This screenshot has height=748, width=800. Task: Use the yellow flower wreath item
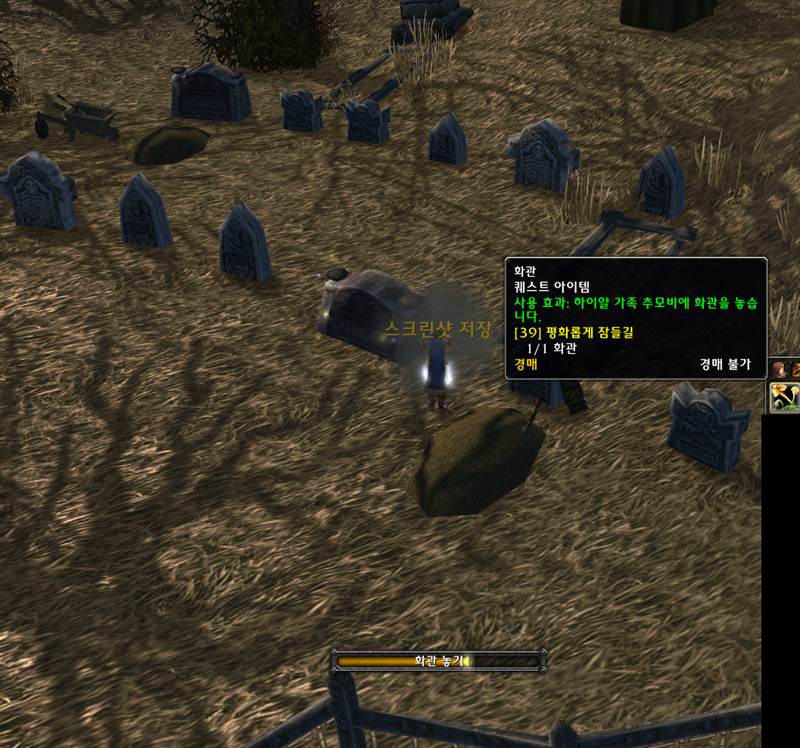point(784,398)
